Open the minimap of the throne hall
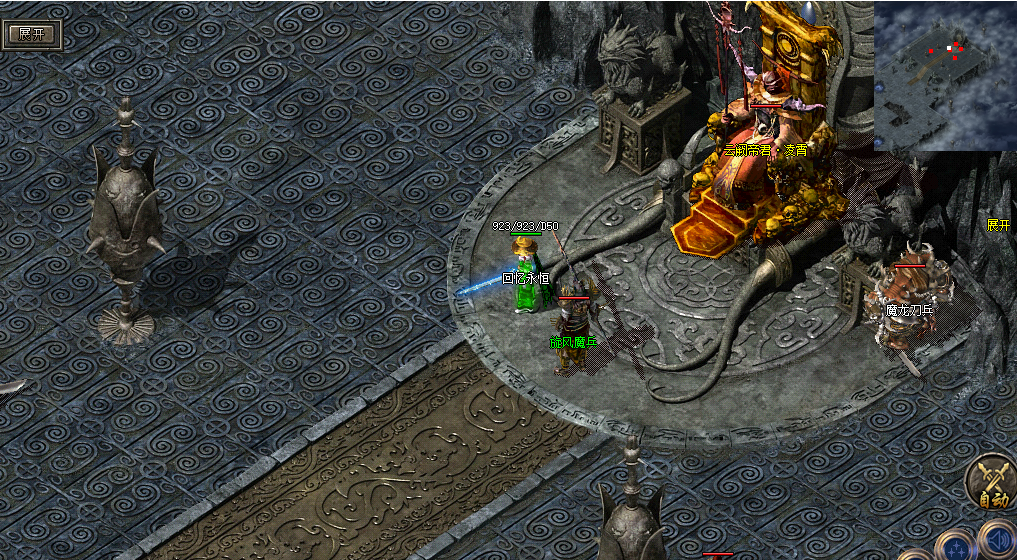This screenshot has height=560, width=1017. (x=944, y=76)
